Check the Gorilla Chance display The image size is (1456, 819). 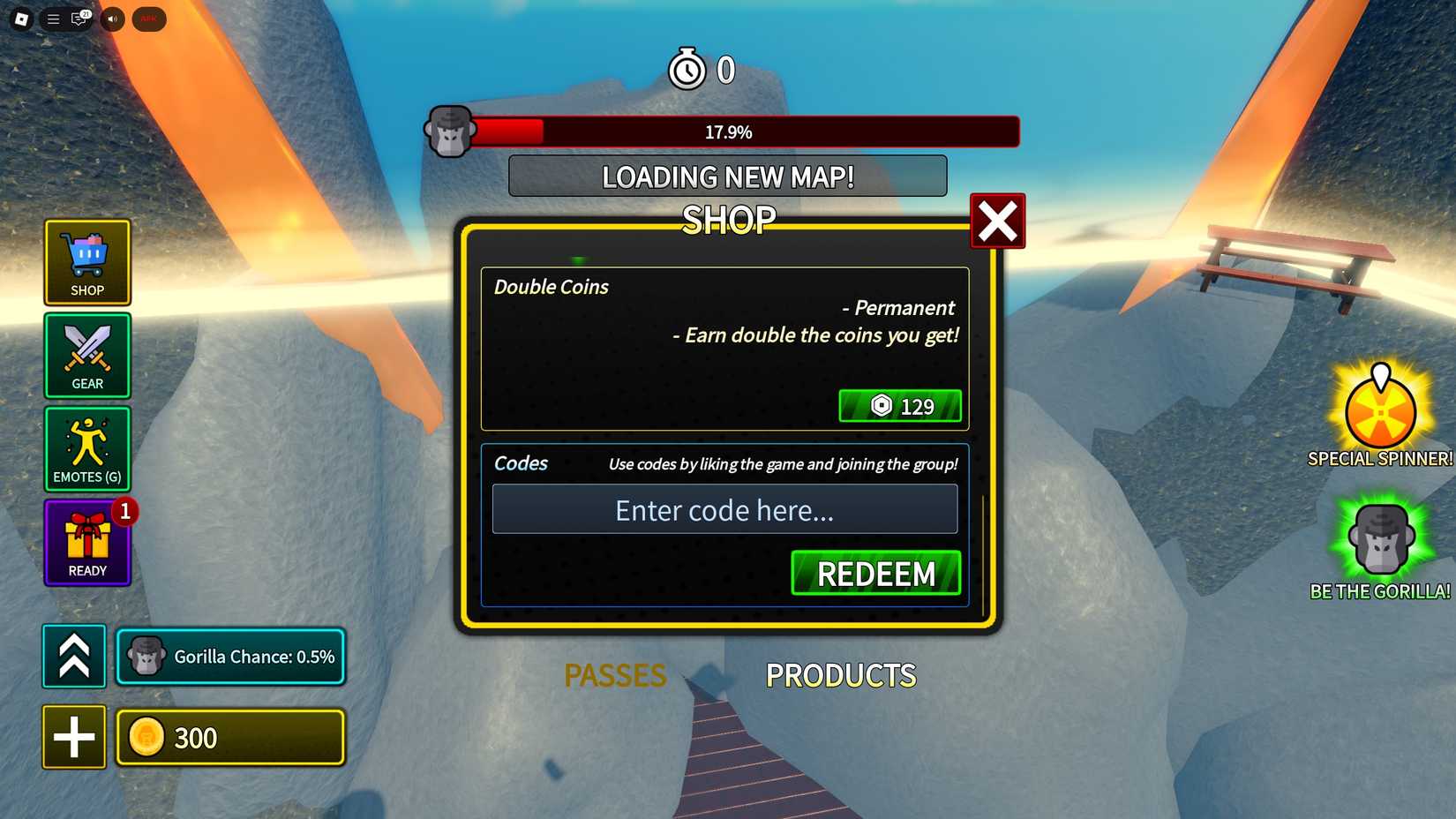[230, 656]
